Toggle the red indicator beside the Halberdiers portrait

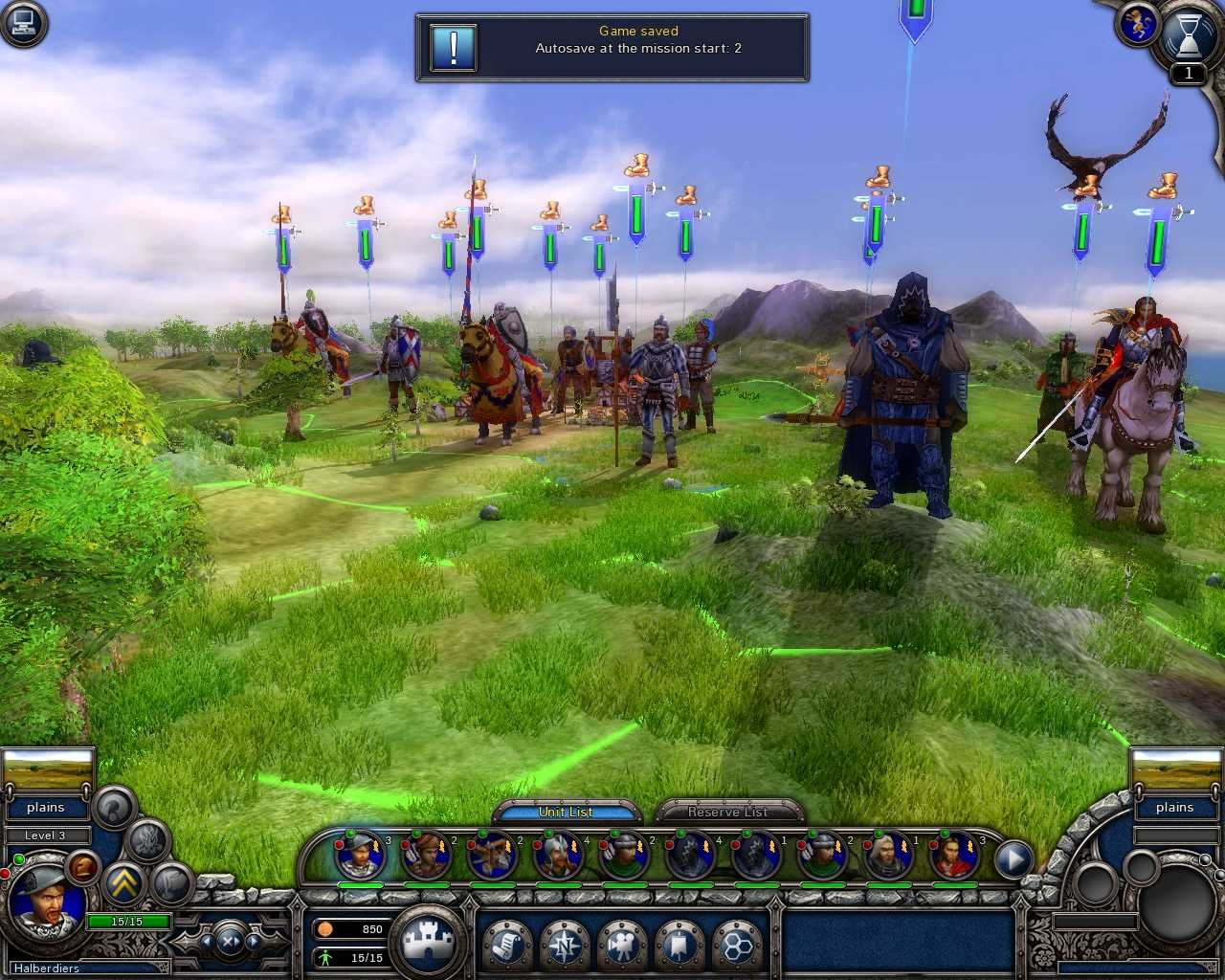point(6,875)
